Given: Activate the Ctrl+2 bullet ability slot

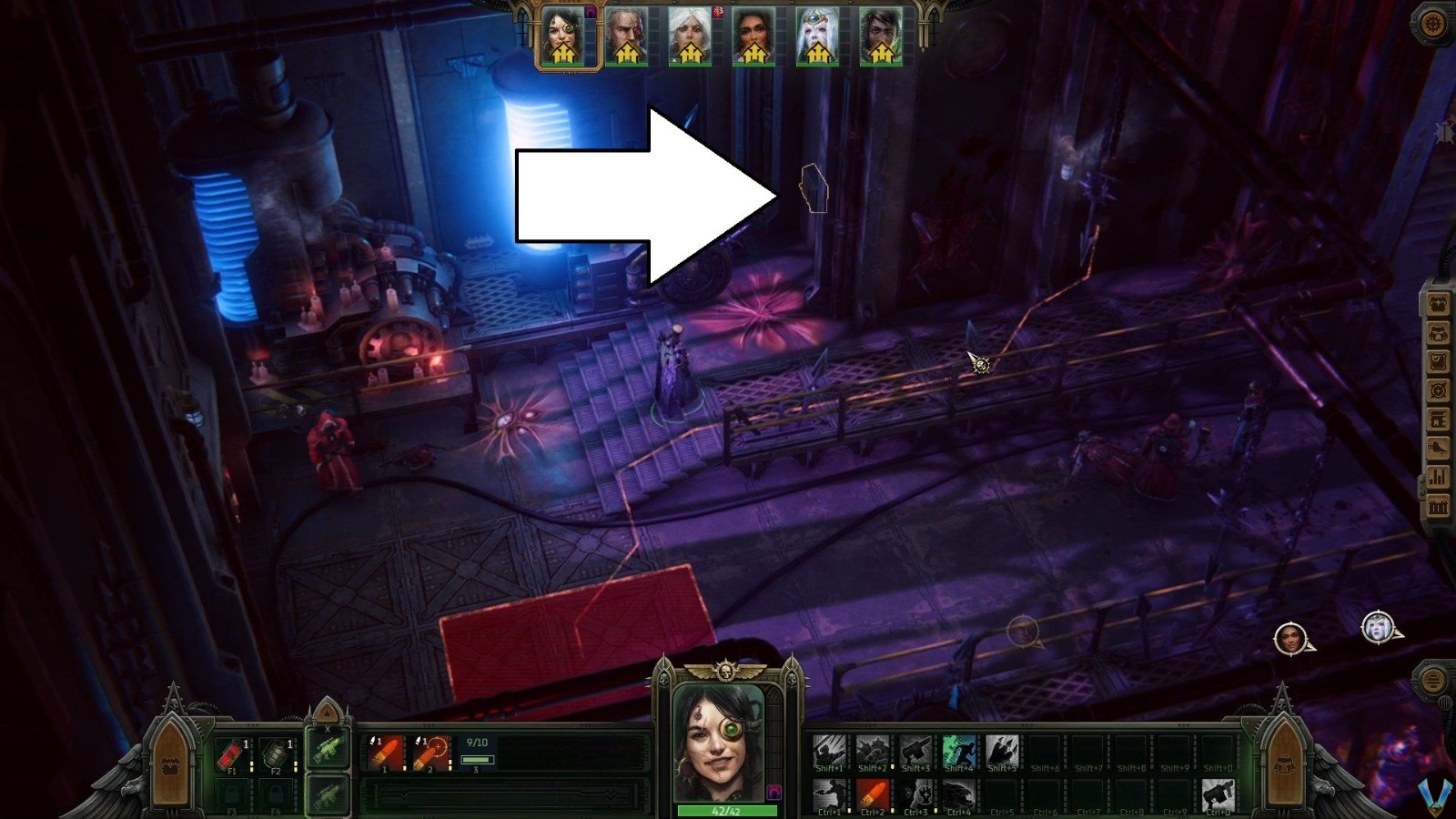Looking at the screenshot, I should 872,794.
